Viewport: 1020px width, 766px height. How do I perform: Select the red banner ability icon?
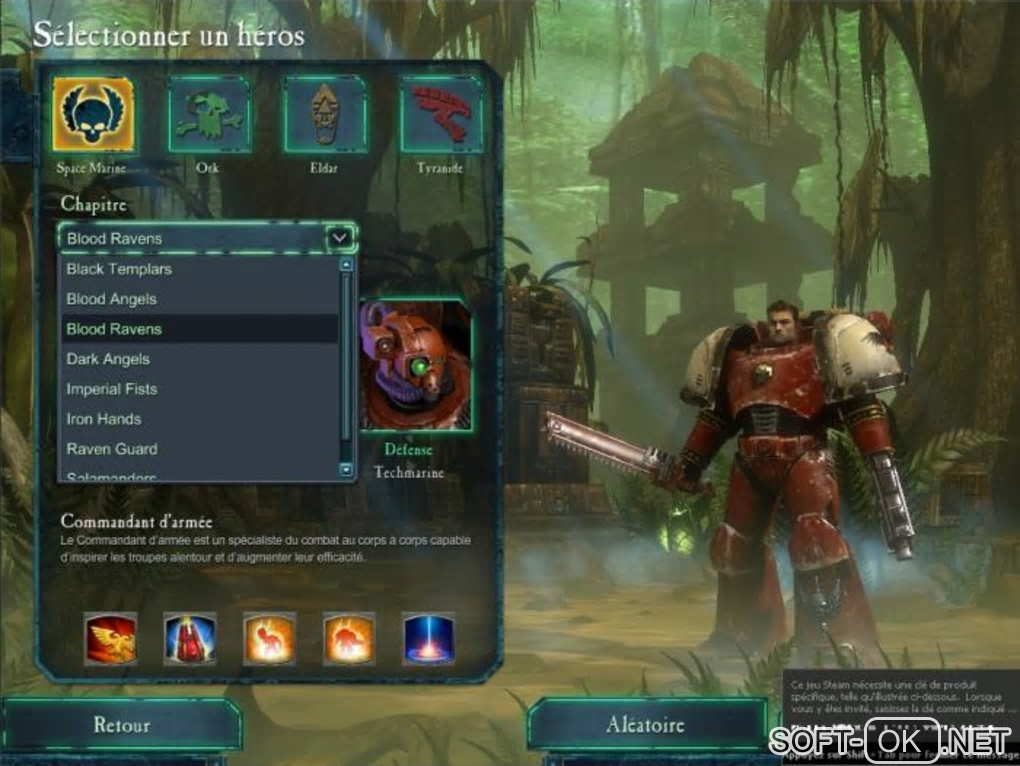pos(190,639)
